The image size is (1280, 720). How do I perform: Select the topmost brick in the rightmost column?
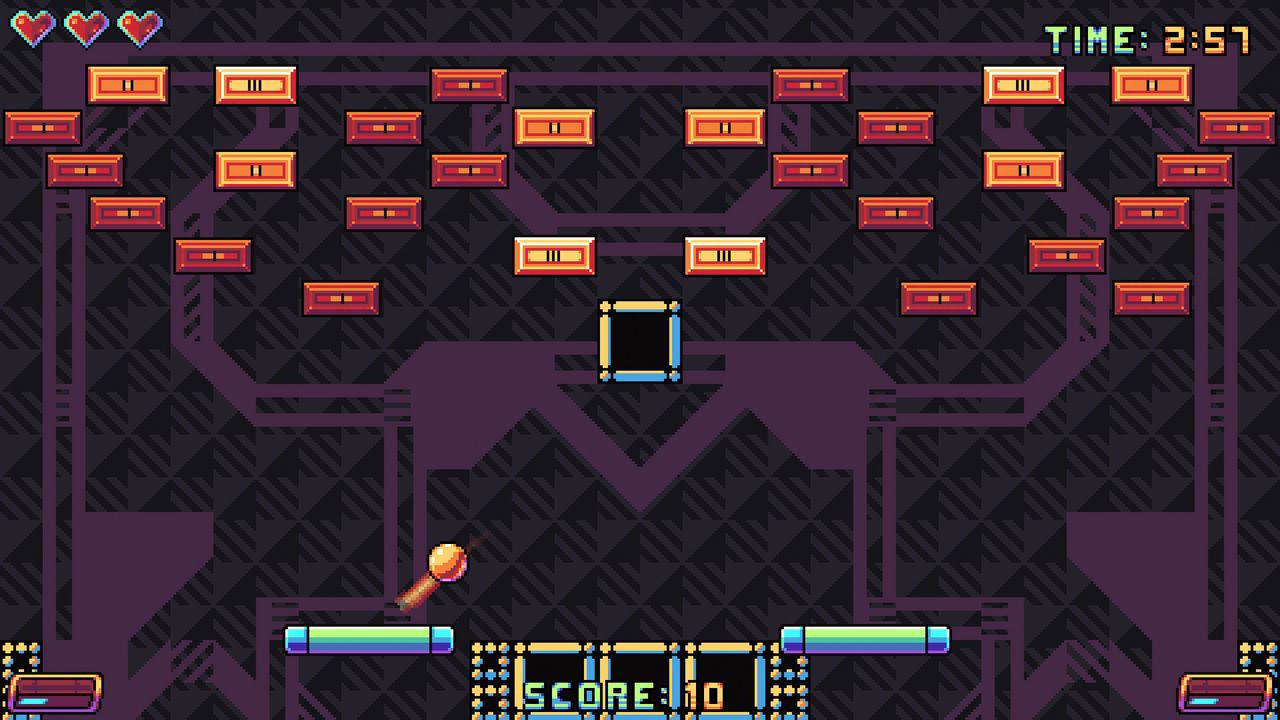tap(1150, 85)
